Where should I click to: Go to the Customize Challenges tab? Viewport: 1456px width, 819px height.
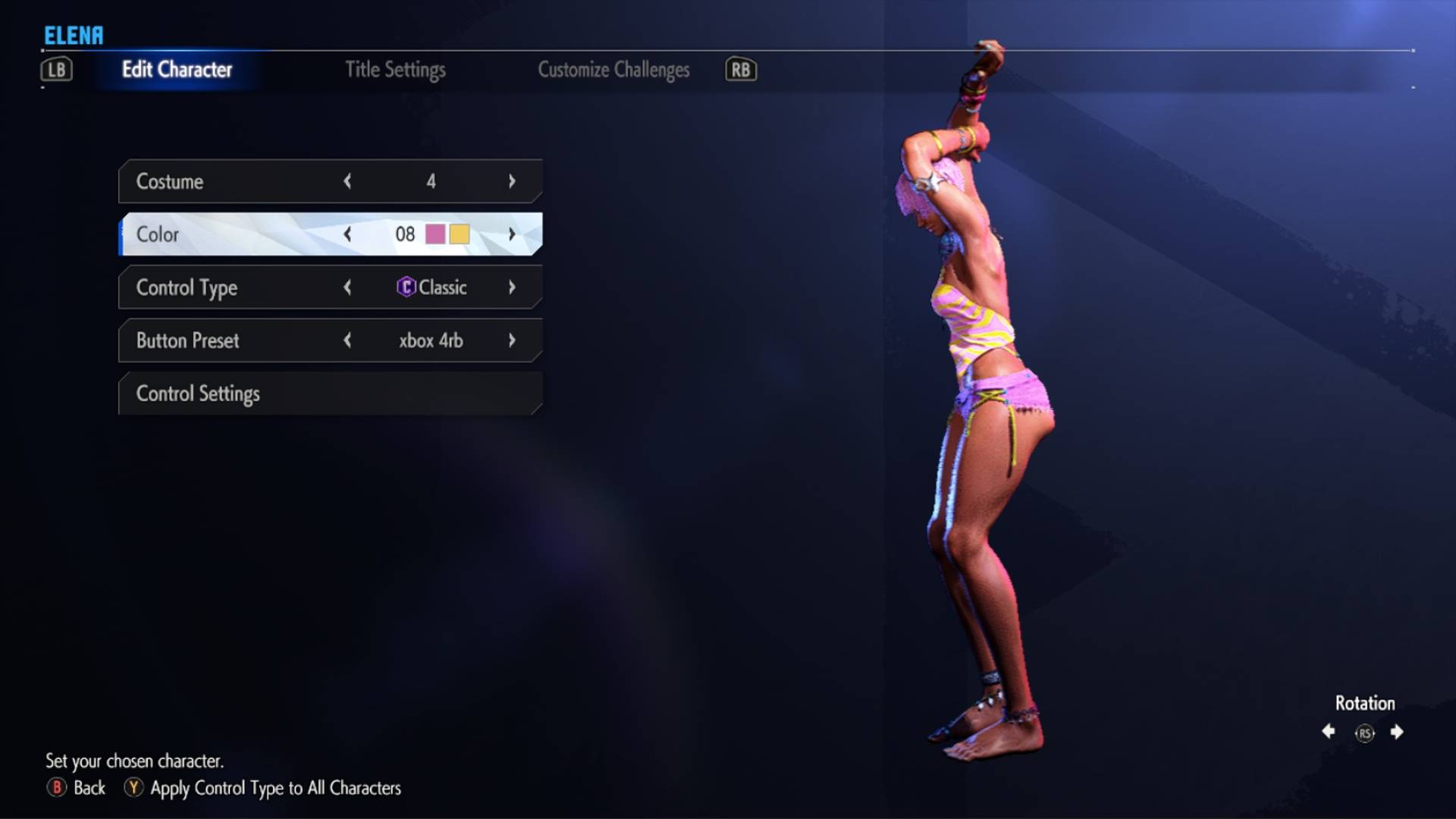click(x=613, y=70)
